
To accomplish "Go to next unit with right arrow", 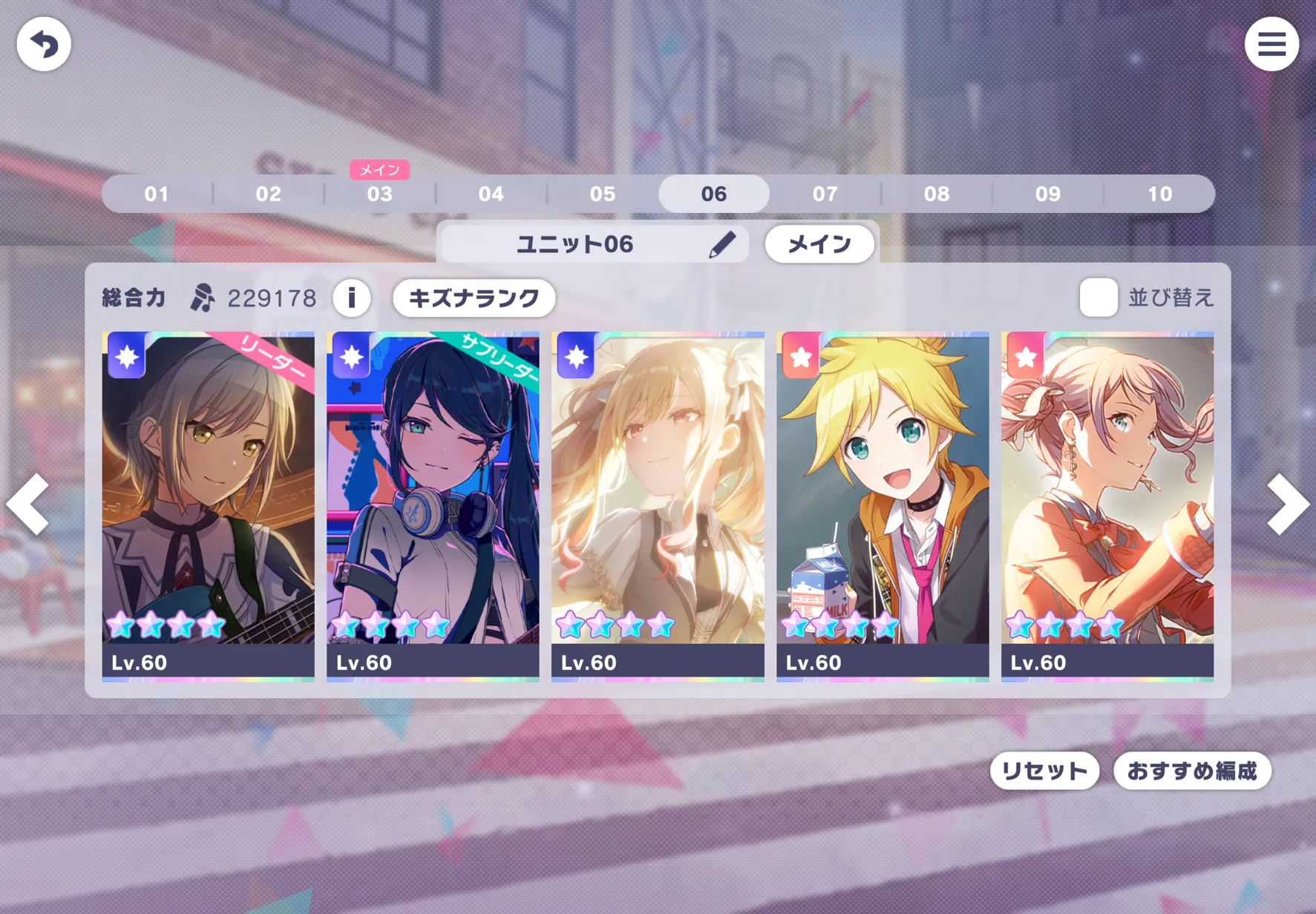I will (x=1286, y=504).
